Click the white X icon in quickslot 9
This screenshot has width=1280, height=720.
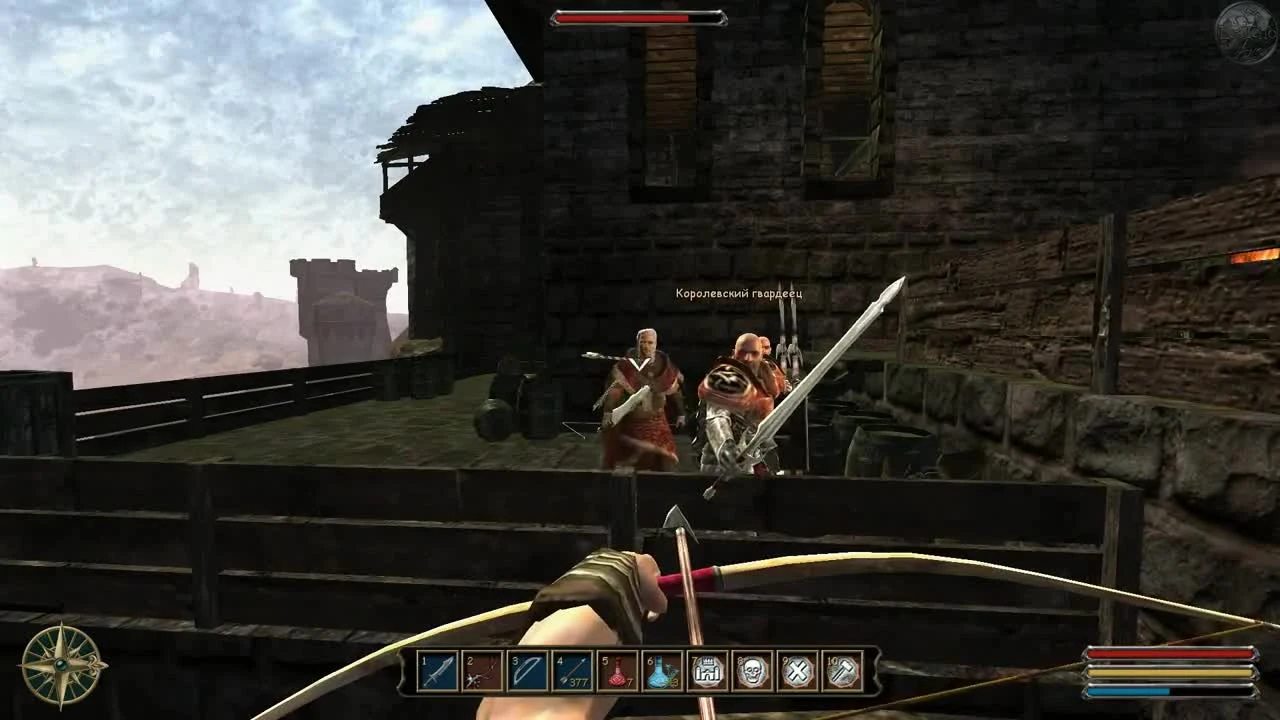click(798, 673)
